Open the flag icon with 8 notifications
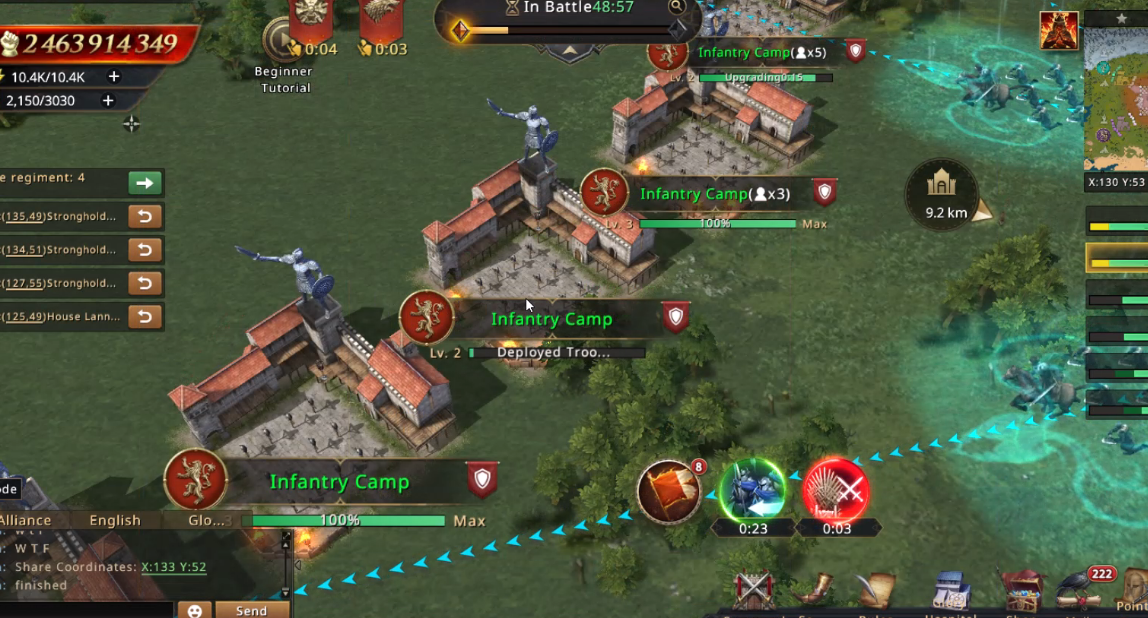The width and height of the screenshot is (1148, 618). 668,491
